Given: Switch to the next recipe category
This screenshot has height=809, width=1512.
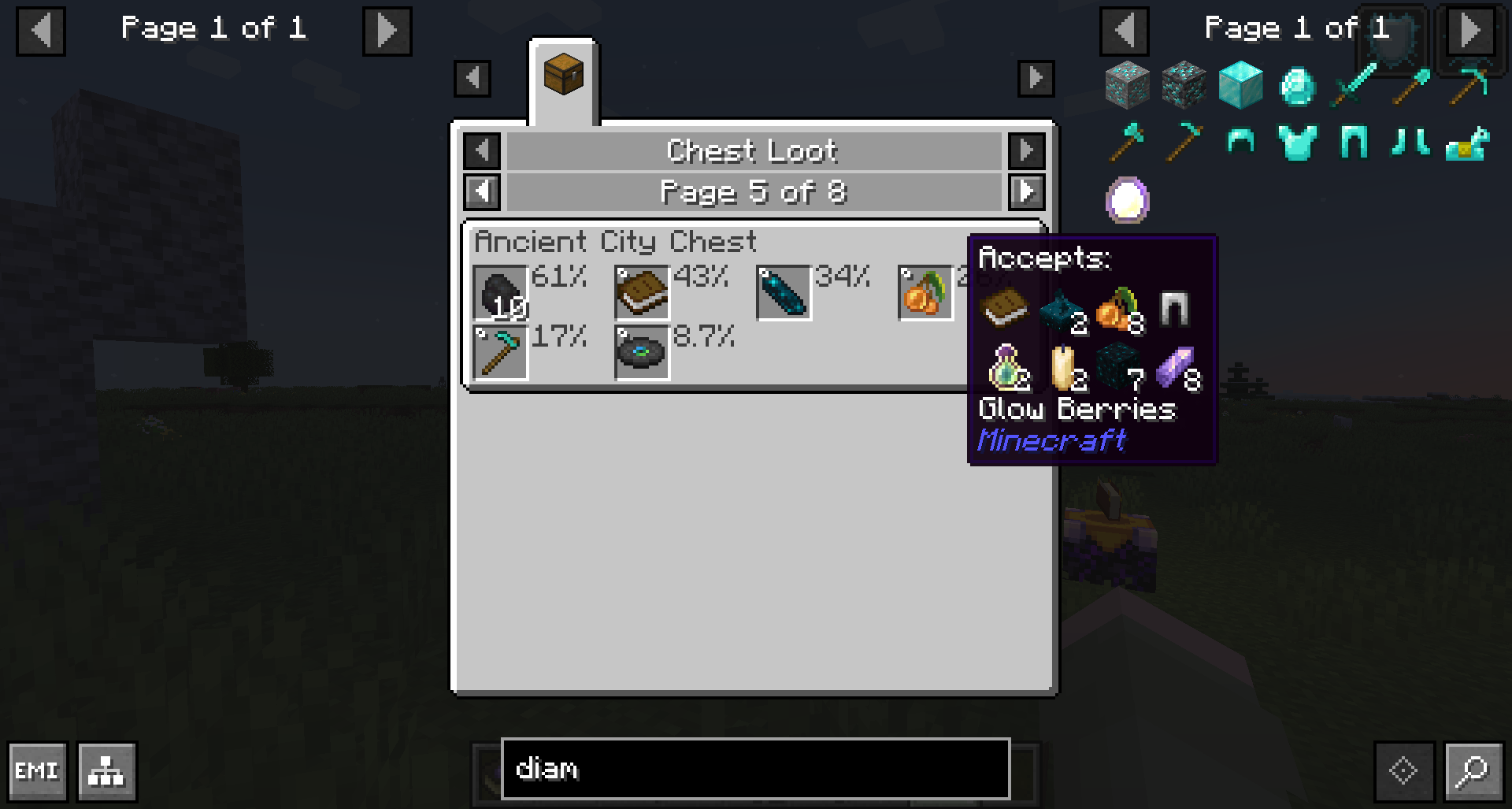Looking at the screenshot, I should 1026,150.
